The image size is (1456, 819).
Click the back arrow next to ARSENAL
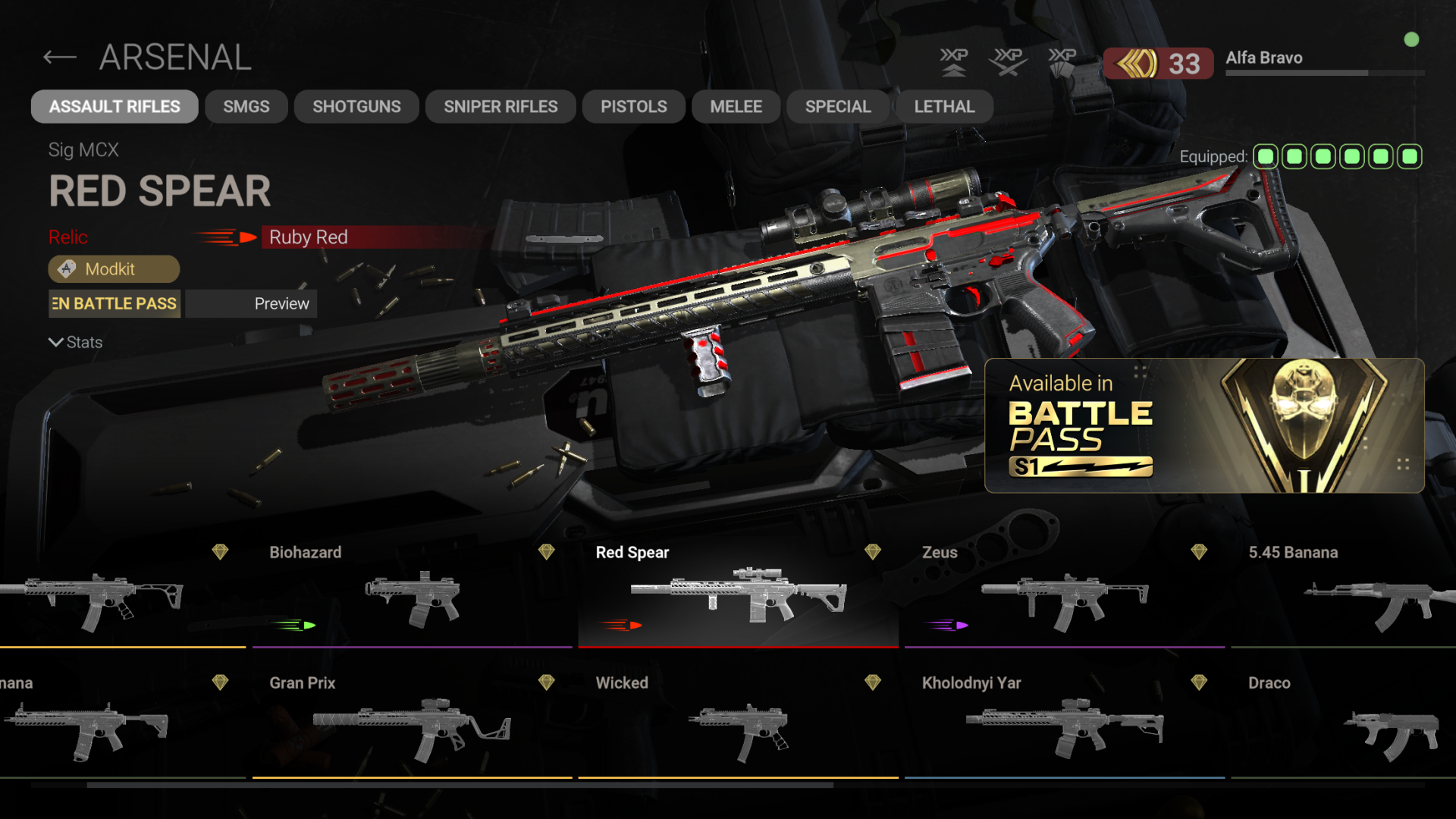pos(59,58)
